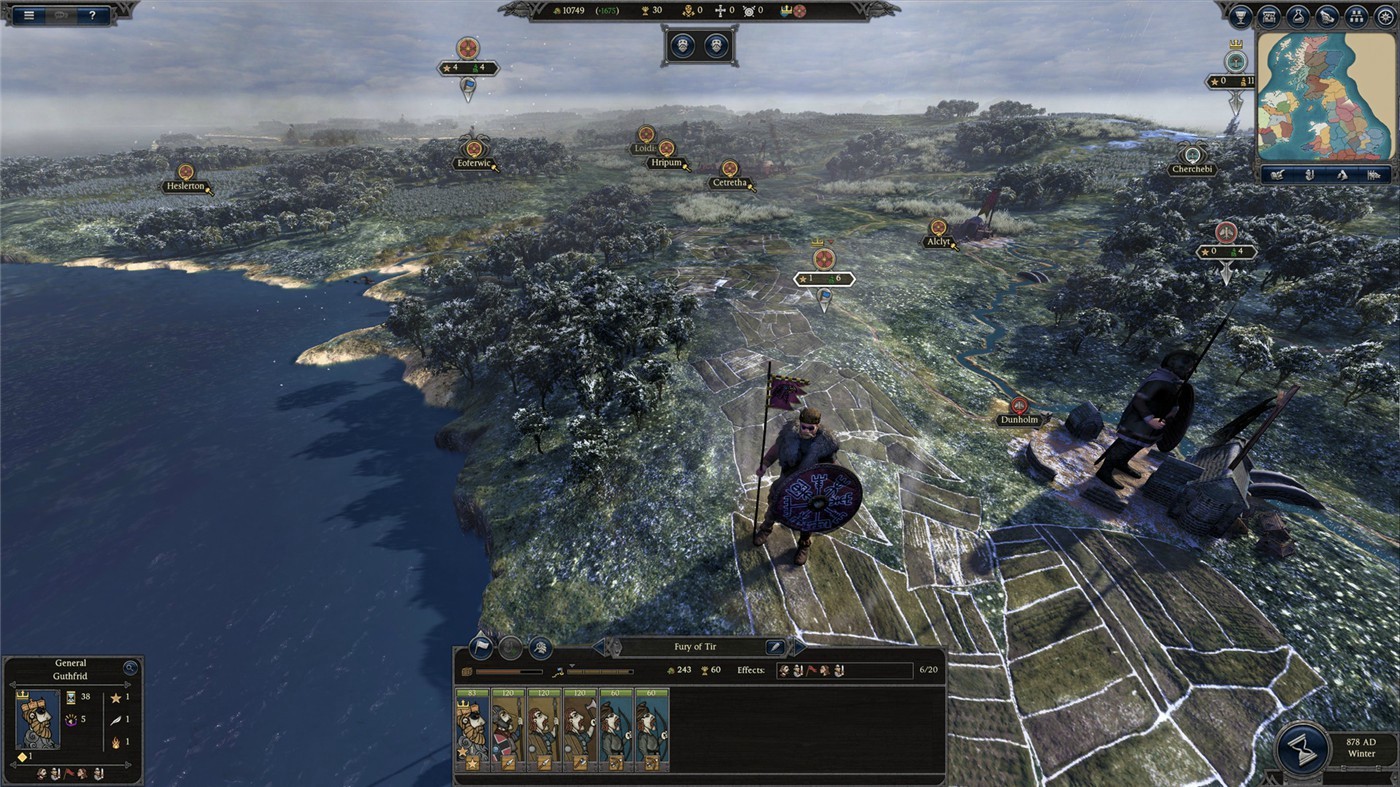Open the flask icon in the top-right icon row
The width and height of the screenshot is (1400, 787).
point(1297,16)
